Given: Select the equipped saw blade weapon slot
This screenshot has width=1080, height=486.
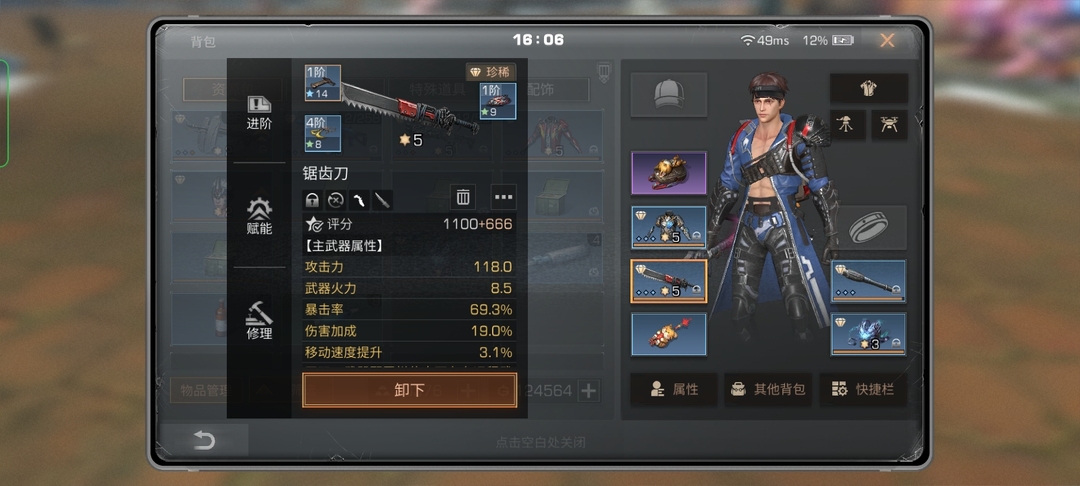Looking at the screenshot, I should click(668, 281).
